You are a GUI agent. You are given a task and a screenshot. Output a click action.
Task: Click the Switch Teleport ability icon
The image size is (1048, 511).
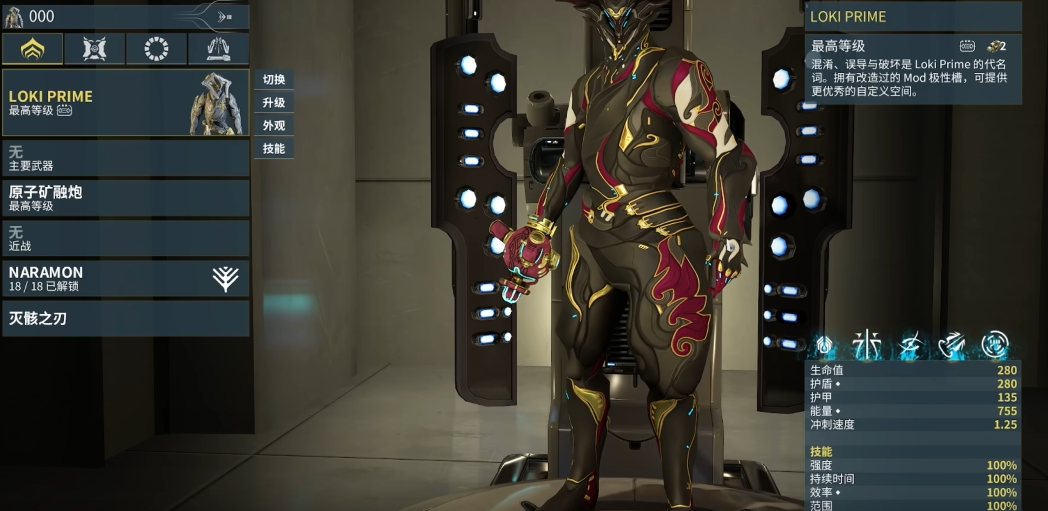tap(953, 346)
